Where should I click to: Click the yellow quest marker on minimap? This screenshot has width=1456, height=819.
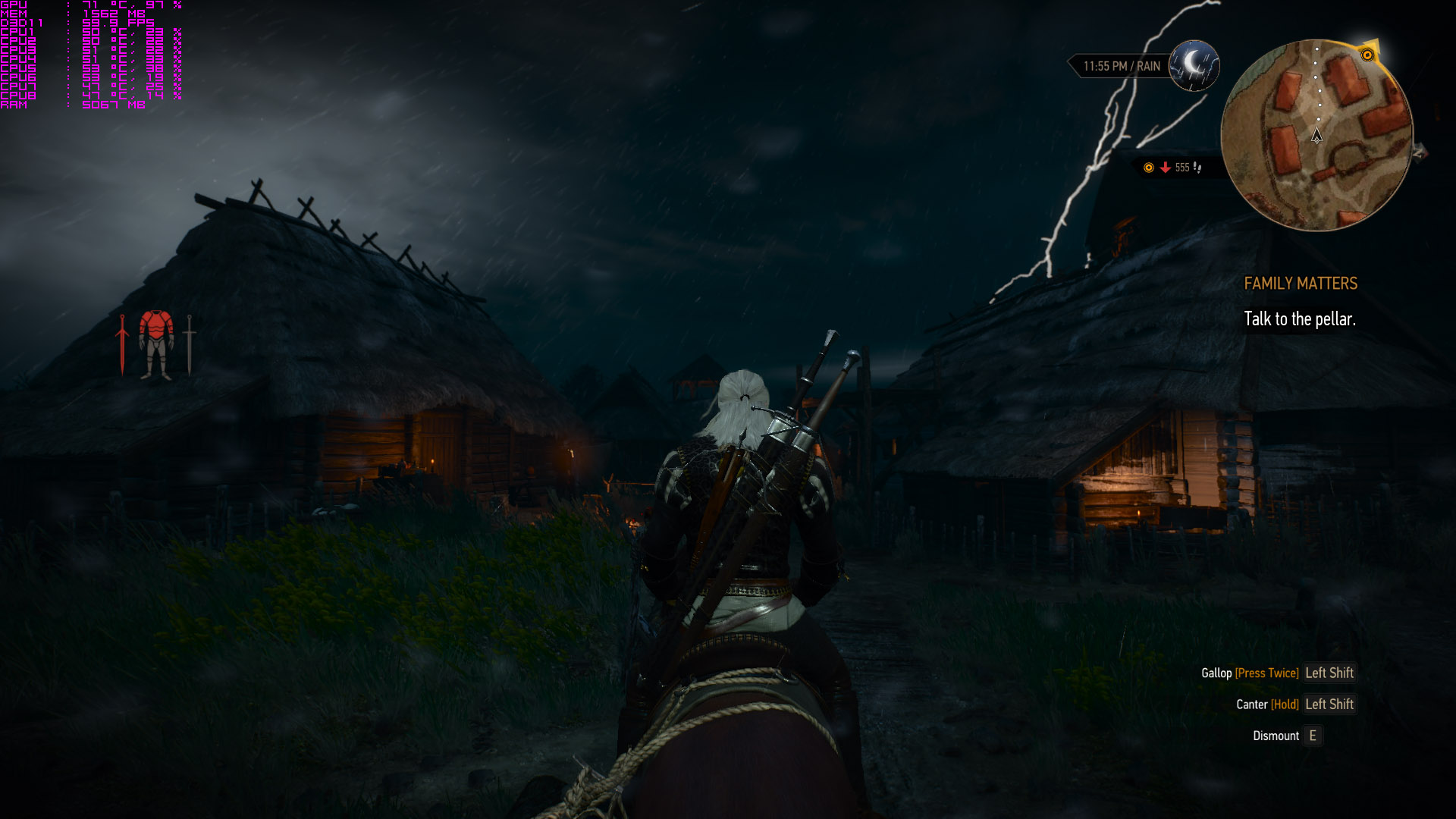point(1367,55)
